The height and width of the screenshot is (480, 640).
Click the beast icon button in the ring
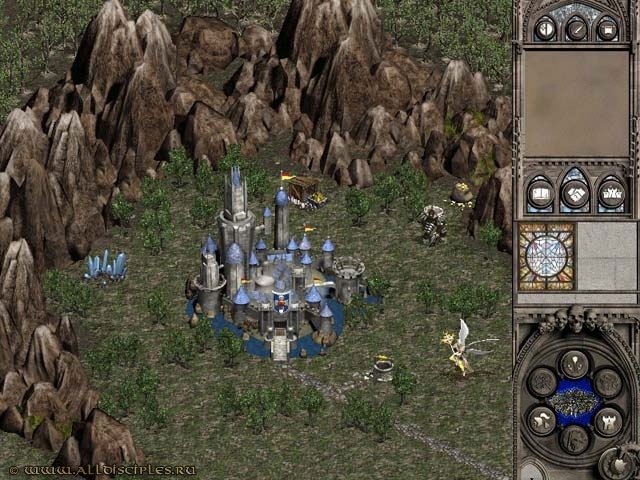pyautogui.click(x=543, y=422)
